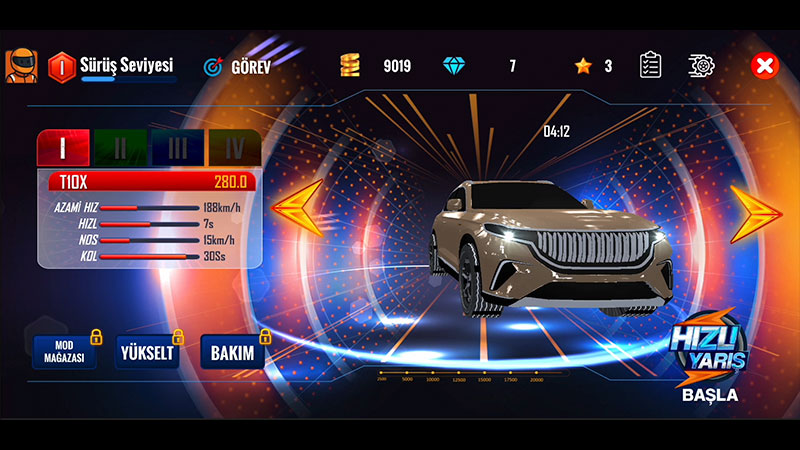Open the MOD MAĞAZASI shop
This screenshot has height=450, width=800.
tap(64, 354)
